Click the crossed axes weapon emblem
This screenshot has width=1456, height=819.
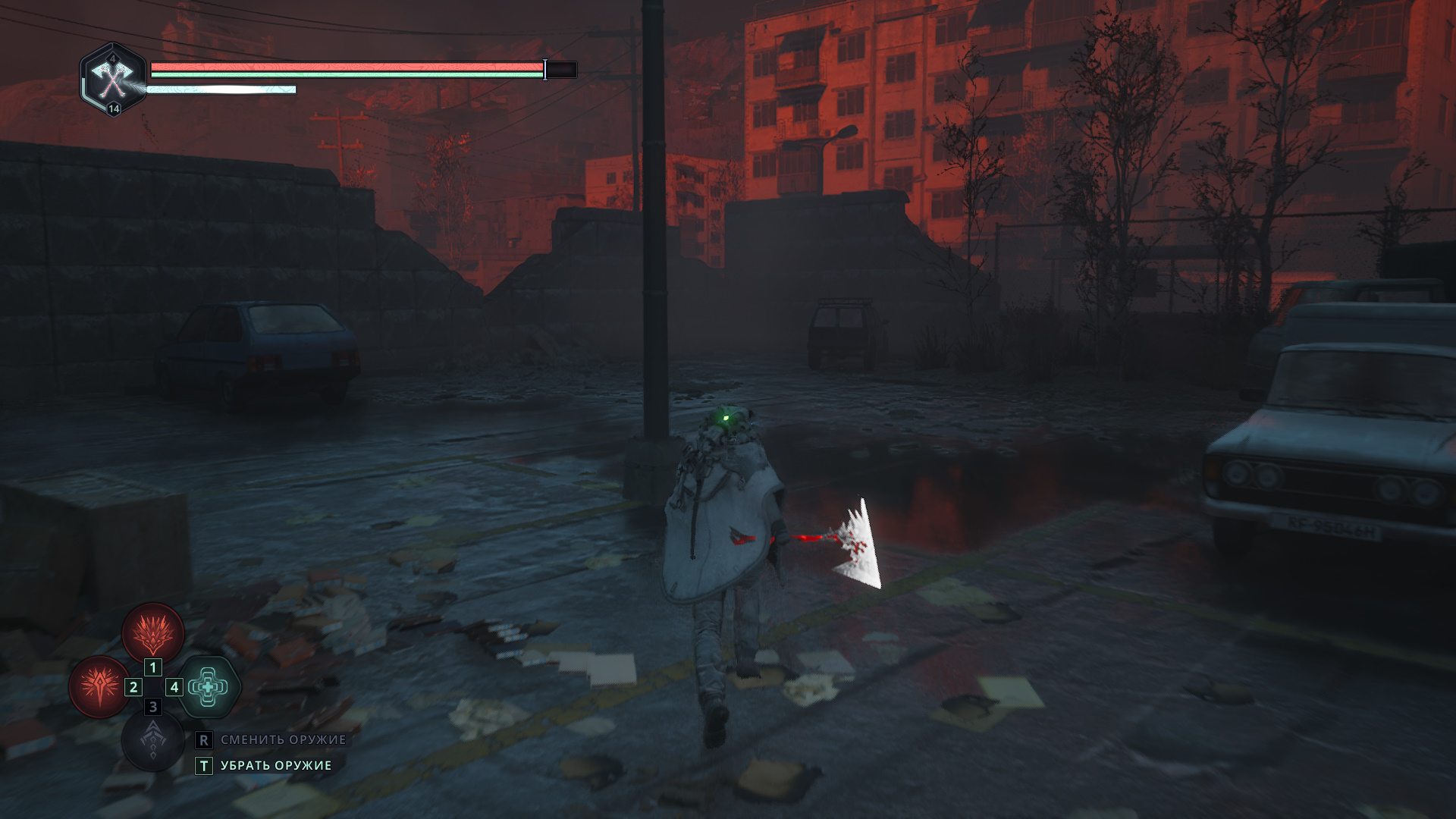click(113, 78)
